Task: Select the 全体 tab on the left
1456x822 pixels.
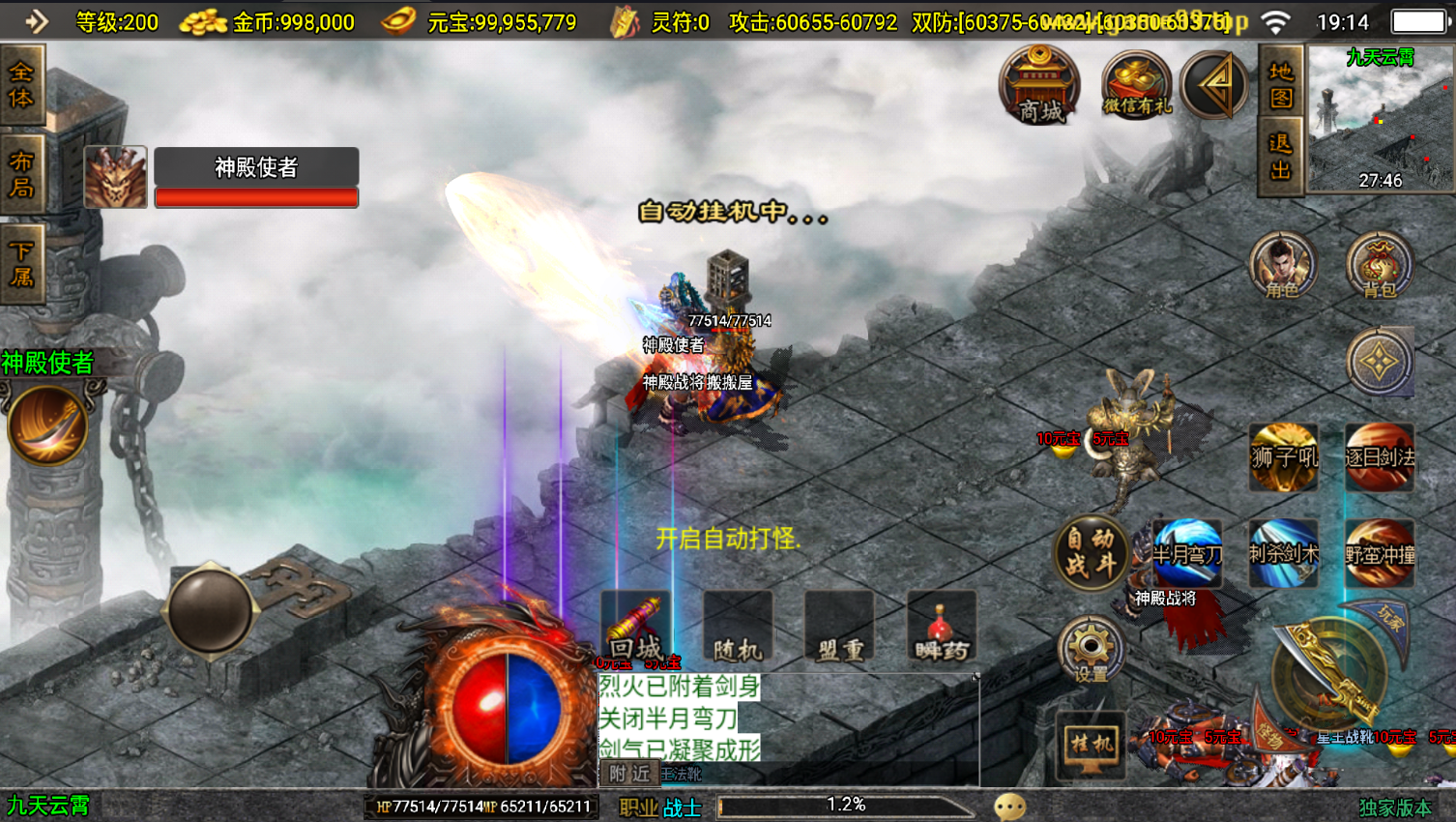Action: point(21,85)
